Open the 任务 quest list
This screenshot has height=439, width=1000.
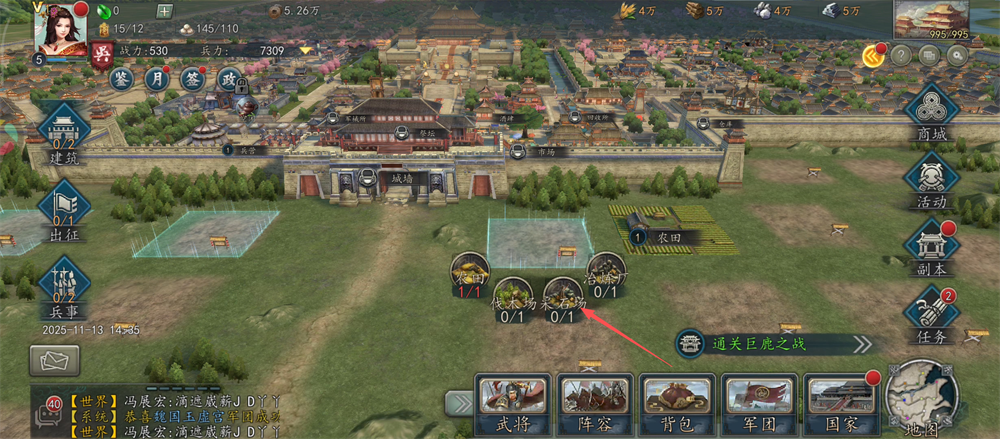(931, 317)
